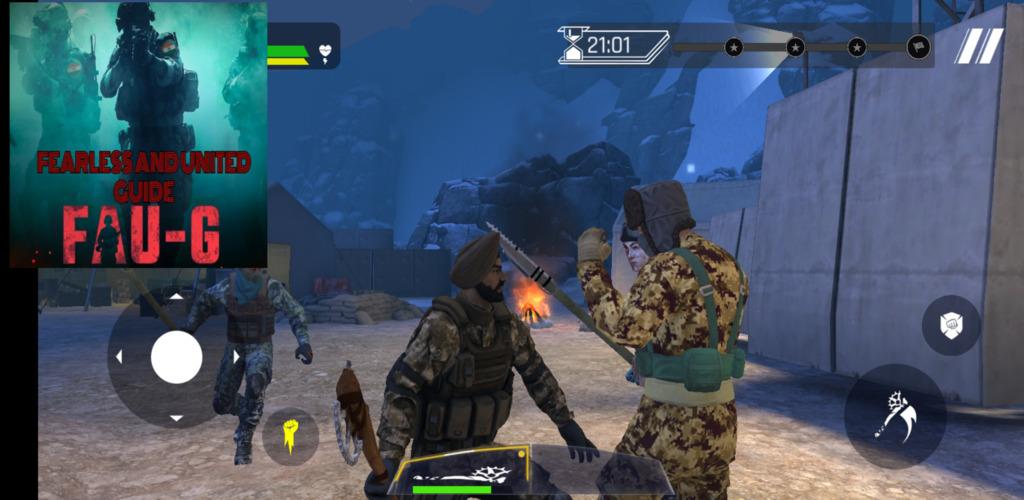This screenshot has width=1024, height=500.
Task: Tap the axe melee attack button
Action: click(894, 416)
